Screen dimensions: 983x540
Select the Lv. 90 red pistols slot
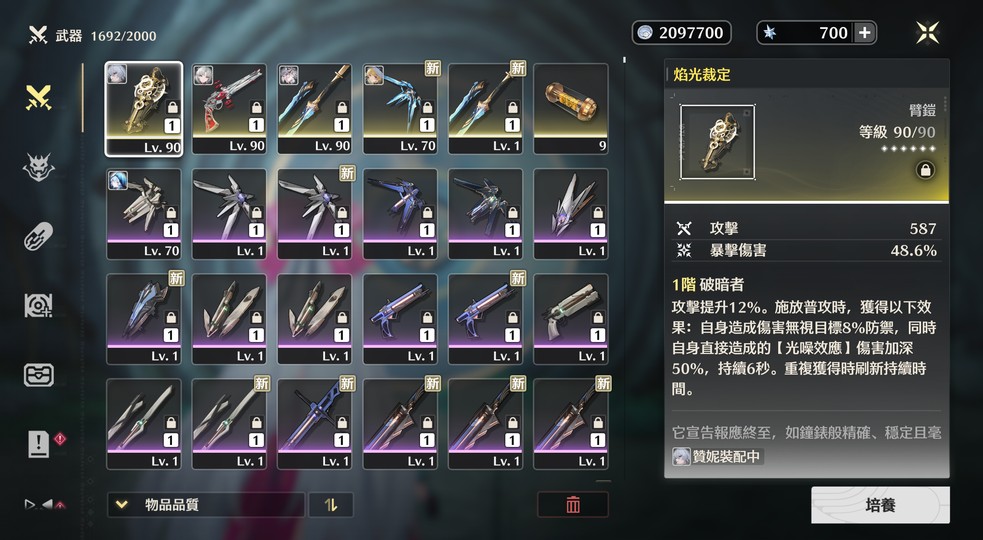click(229, 109)
